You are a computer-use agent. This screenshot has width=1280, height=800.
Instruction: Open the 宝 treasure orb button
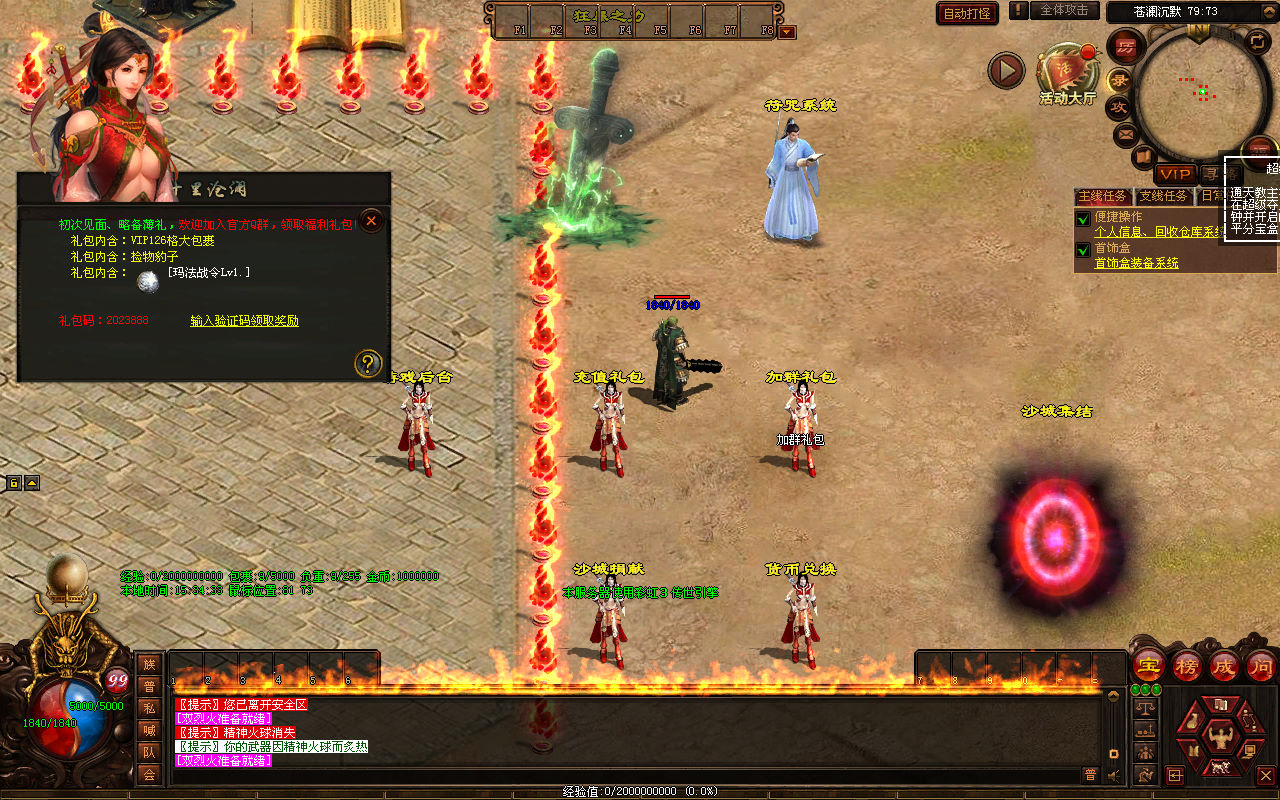1148,666
